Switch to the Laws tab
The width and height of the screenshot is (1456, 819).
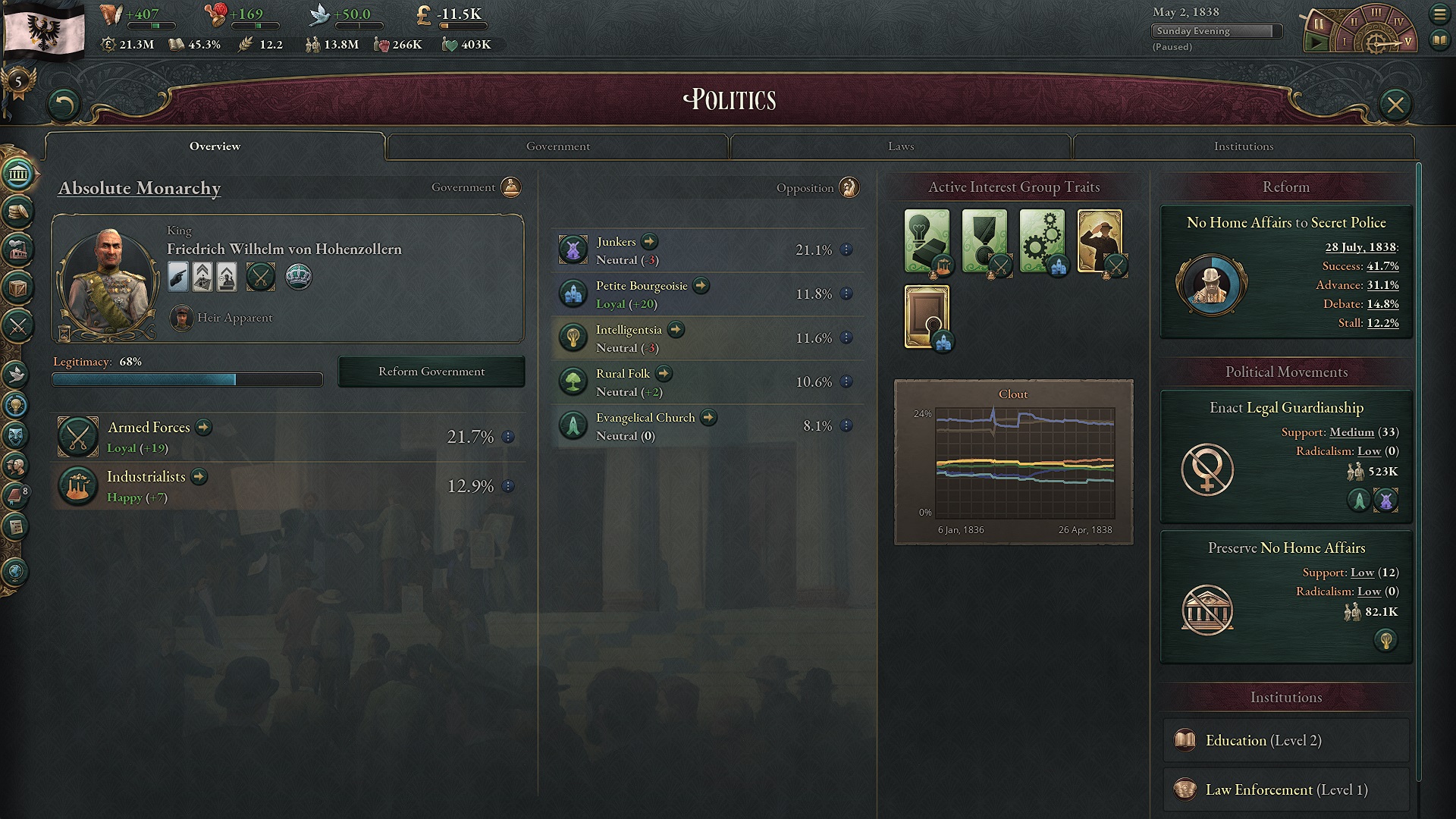[x=899, y=146]
